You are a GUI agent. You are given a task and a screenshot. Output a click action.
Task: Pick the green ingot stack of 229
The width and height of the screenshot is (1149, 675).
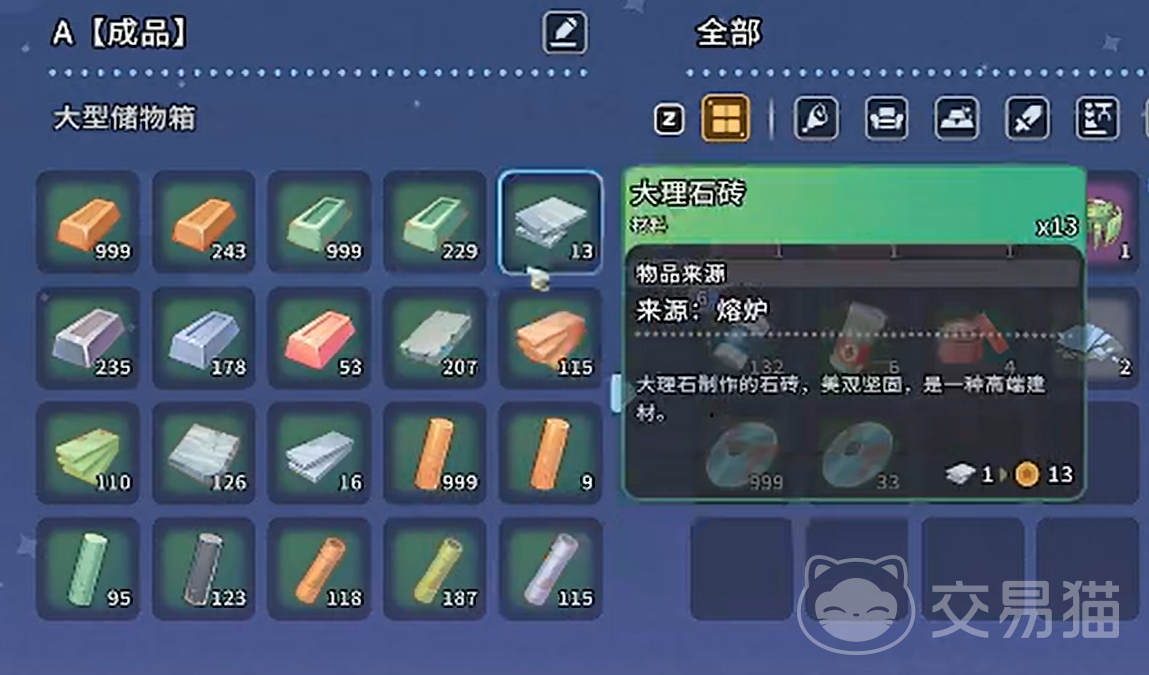(435, 222)
